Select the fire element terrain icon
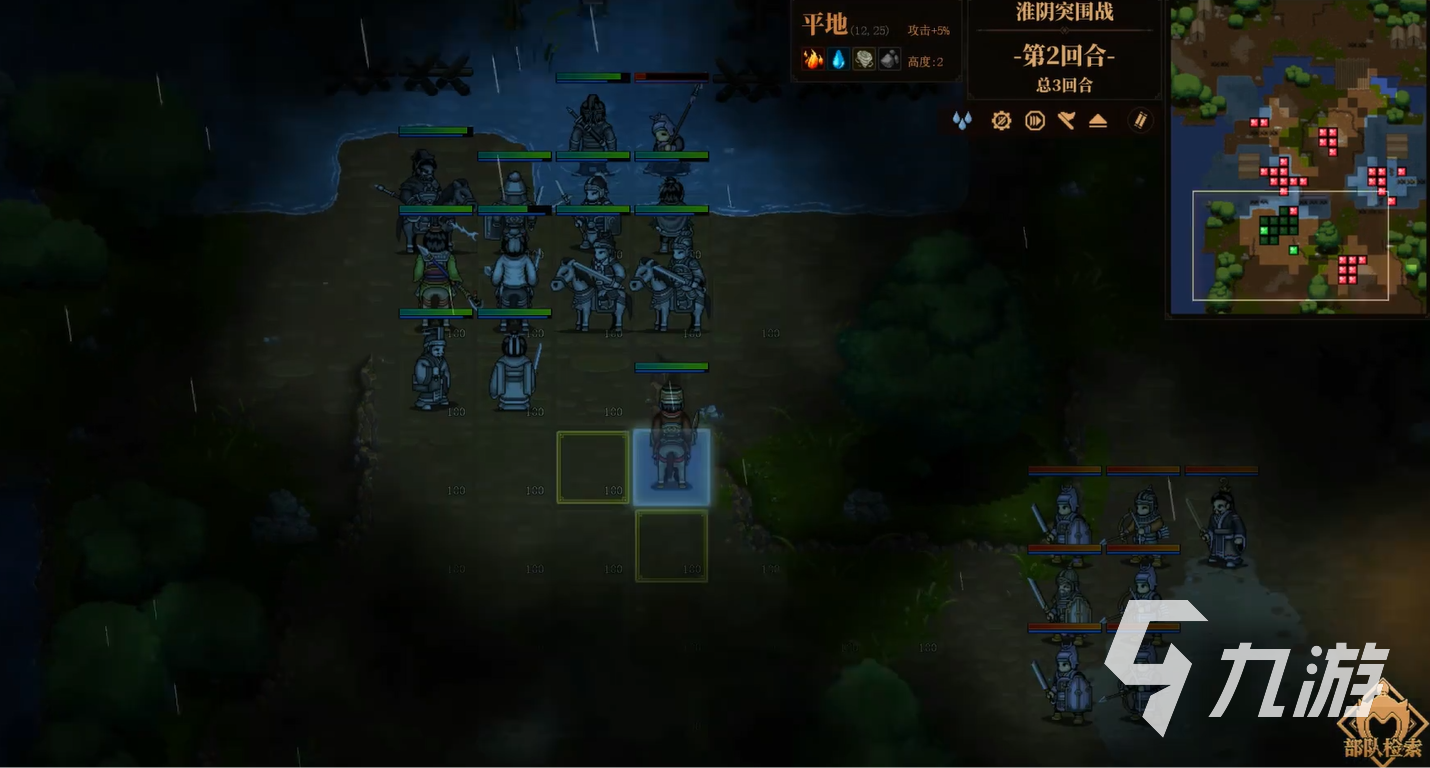1430x768 pixels. (814, 60)
